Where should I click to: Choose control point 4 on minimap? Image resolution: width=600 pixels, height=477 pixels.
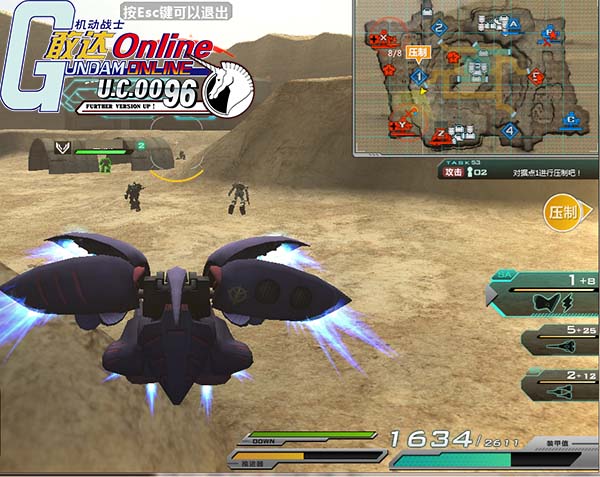[x=509, y=130]
